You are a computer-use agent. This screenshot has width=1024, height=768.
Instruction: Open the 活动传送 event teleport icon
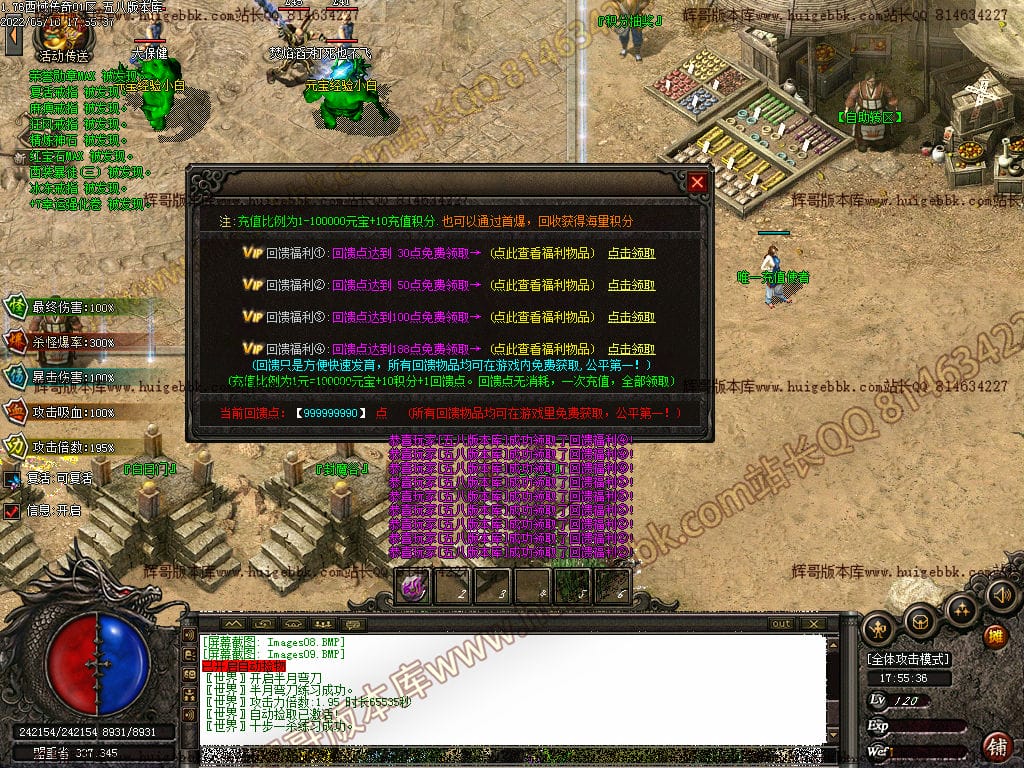(x=61, y=38)
